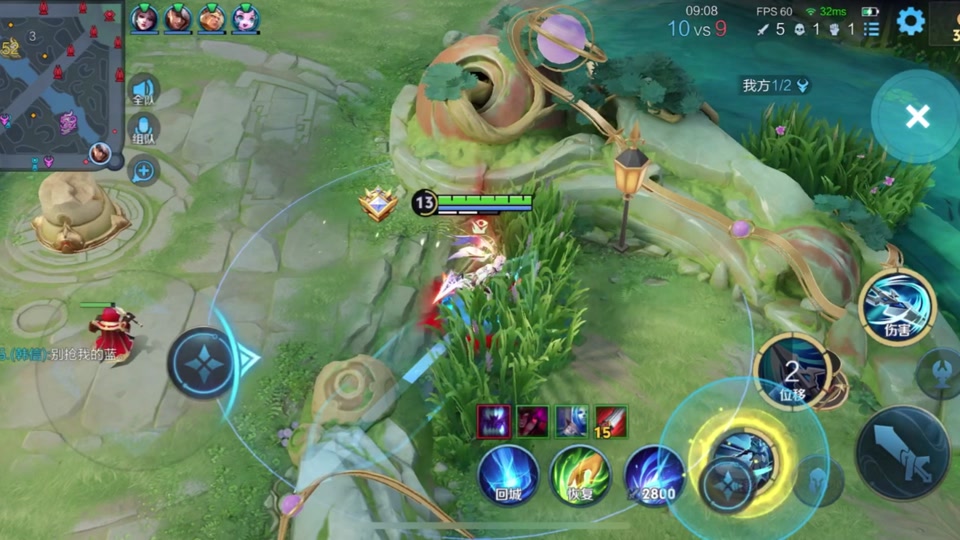Toggle the 全队 team speaker button
The height and width of the screenshot is (540, 960).
[x=144, y=91]
